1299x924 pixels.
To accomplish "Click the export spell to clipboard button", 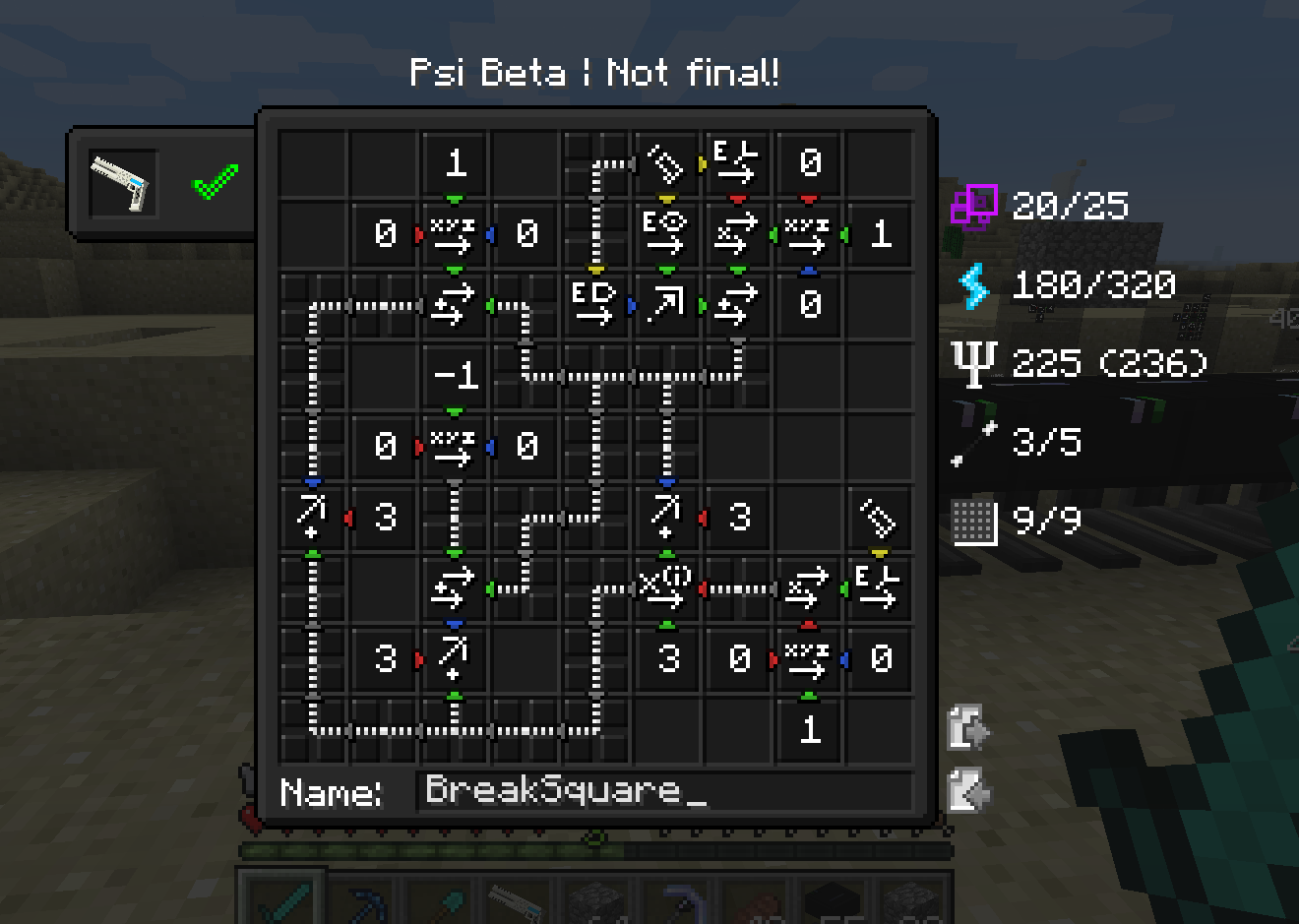I will 965,728.
